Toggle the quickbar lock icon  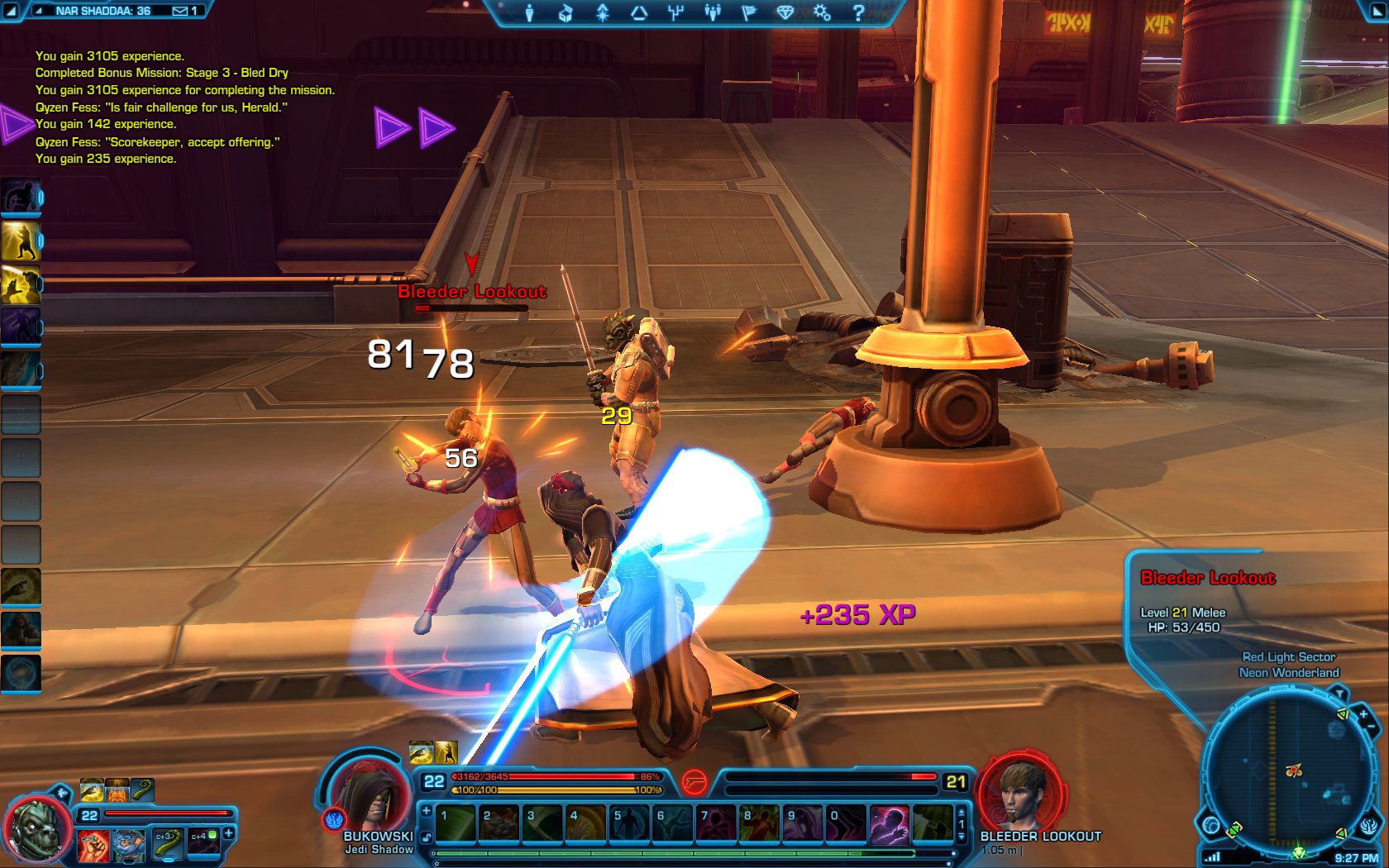point(427,837)
